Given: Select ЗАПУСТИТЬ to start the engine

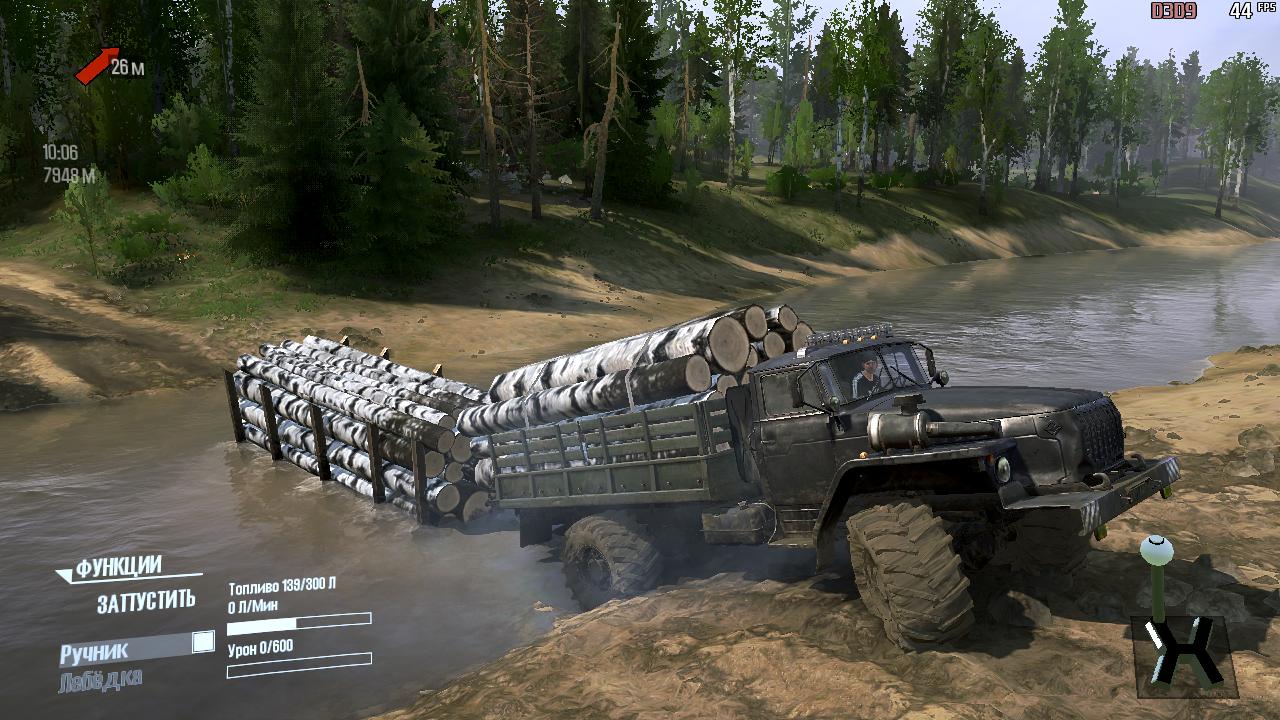Looking at the screenshot, I should coord(146,602).
